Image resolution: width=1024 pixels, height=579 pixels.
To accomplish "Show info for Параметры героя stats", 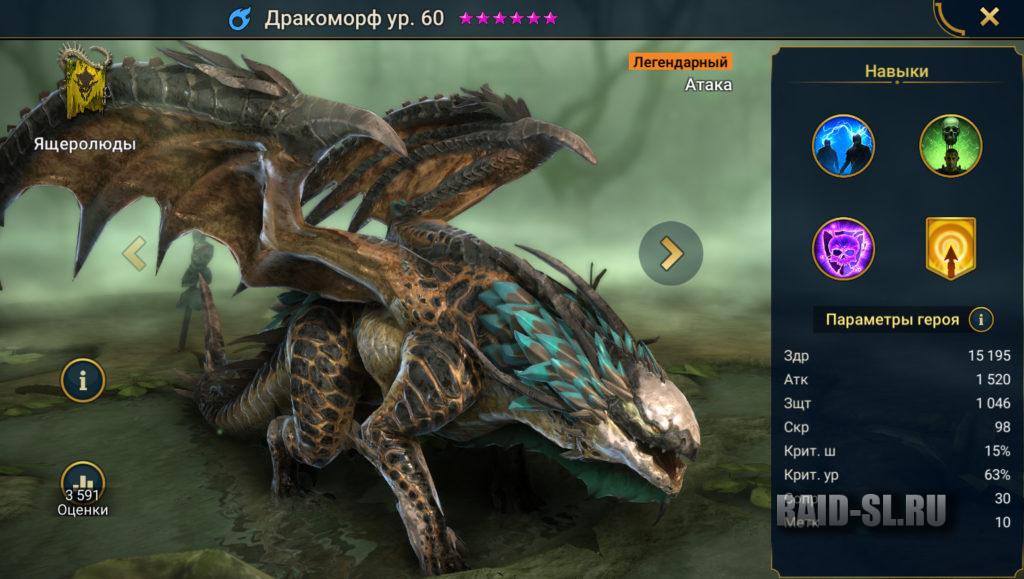I will (x=983, y=320).
